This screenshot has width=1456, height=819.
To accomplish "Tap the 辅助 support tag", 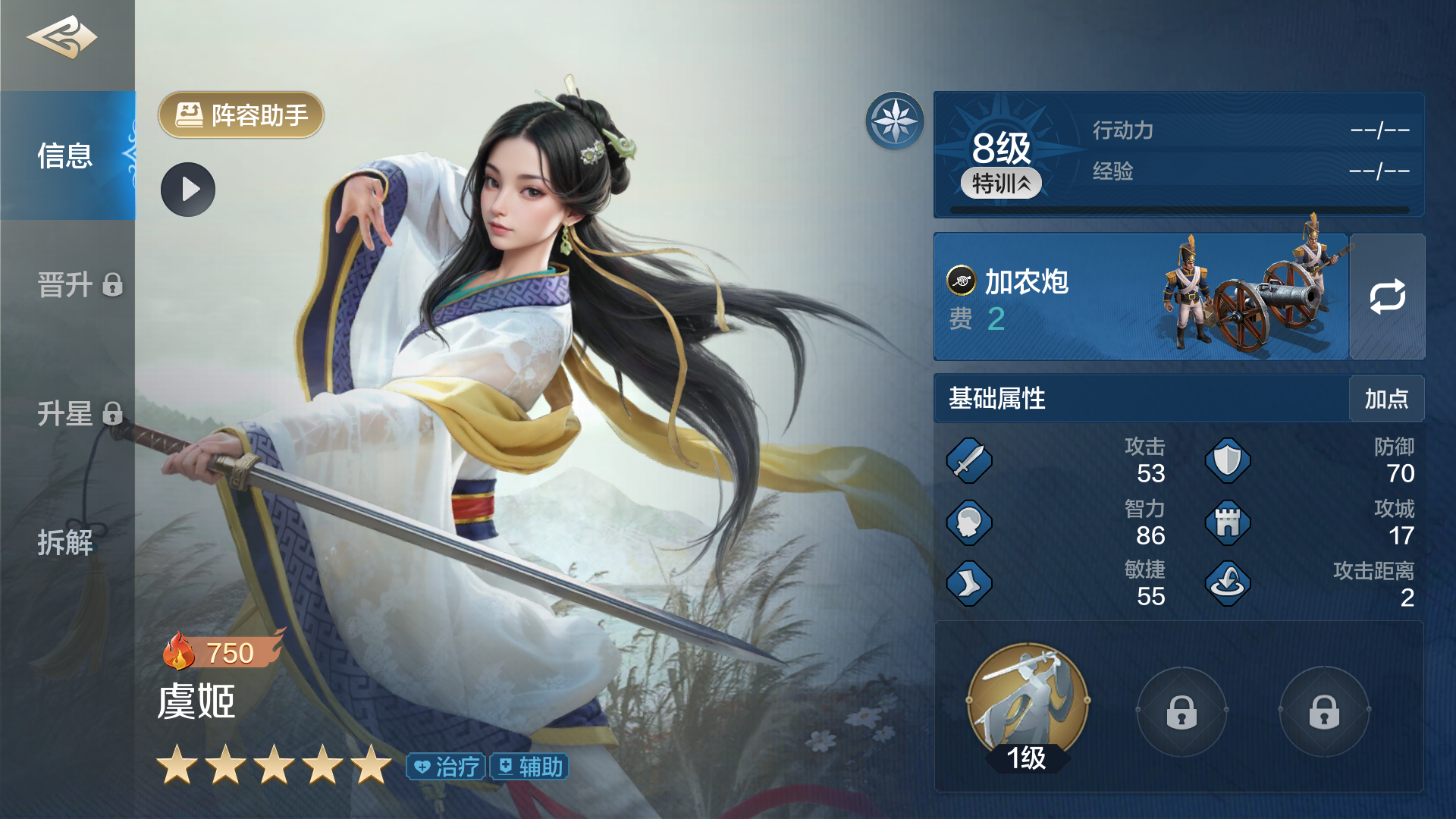I will tap(530, 767).
